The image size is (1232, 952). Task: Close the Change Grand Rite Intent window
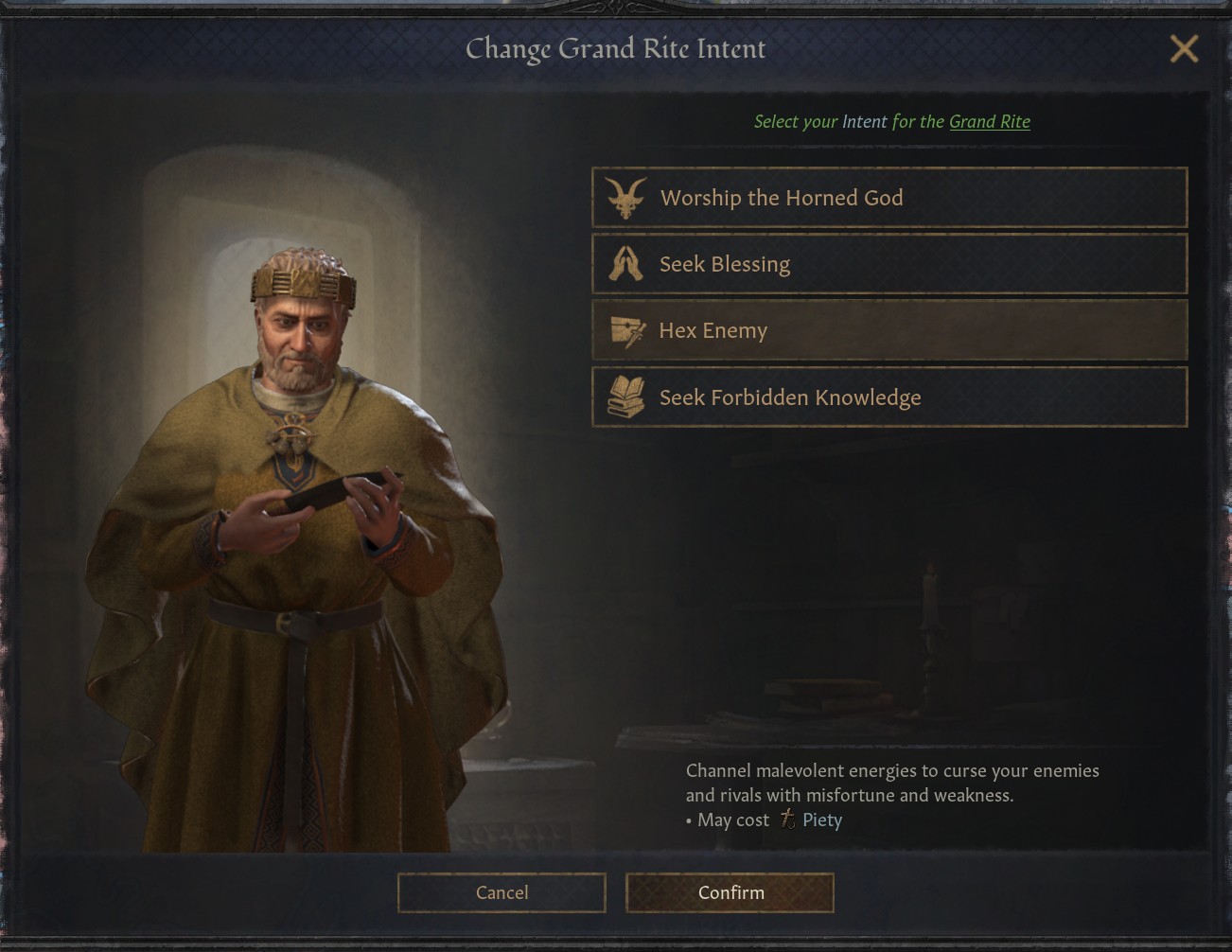[x=1183, y=48]
